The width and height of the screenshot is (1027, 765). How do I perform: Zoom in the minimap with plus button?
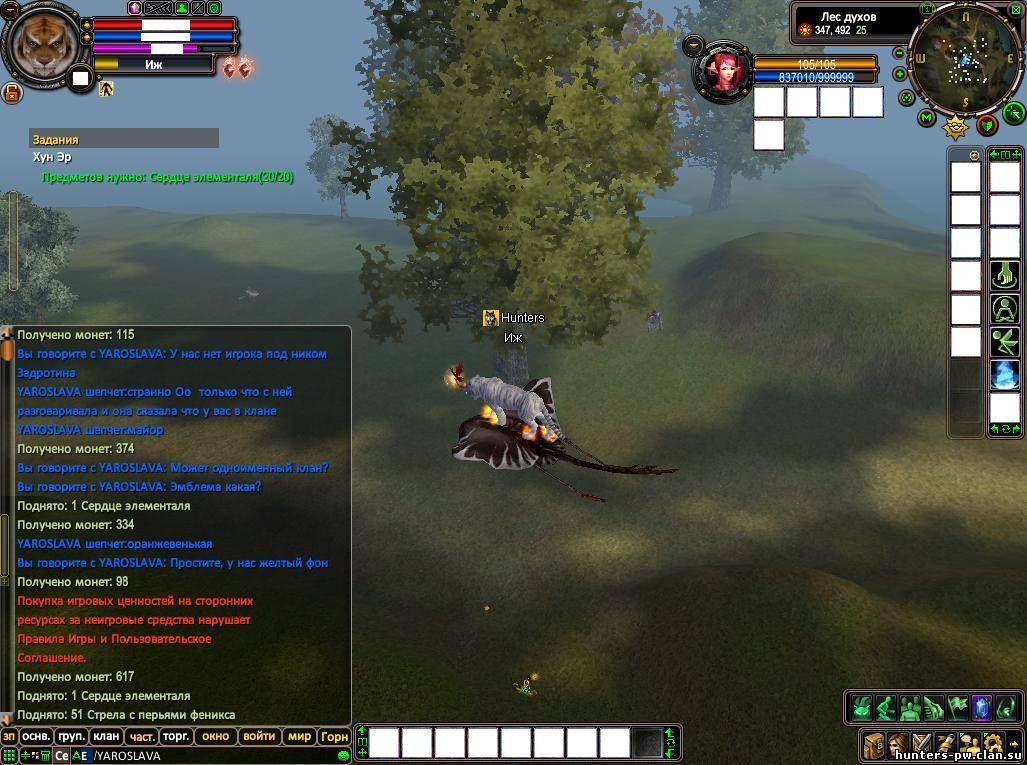click(x=899, y=74)
